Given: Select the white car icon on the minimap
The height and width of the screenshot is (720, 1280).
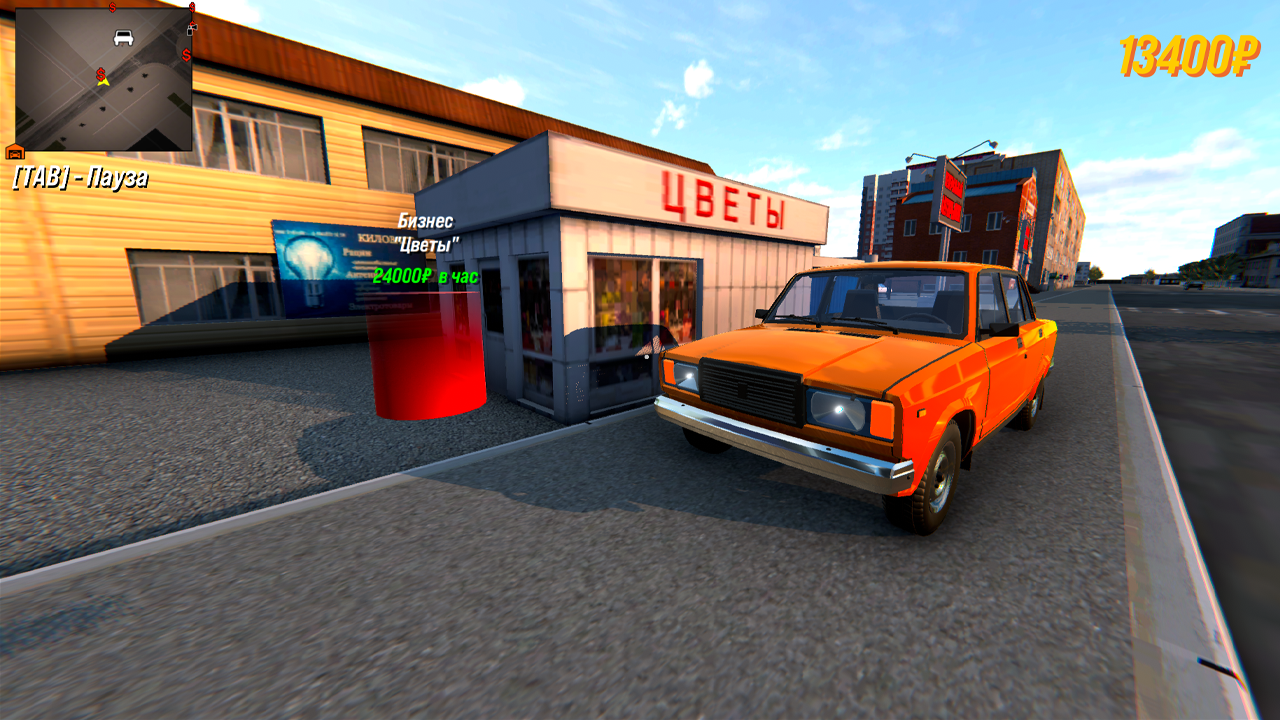Looking at the screenshot, I should click(x=122, y=38).
